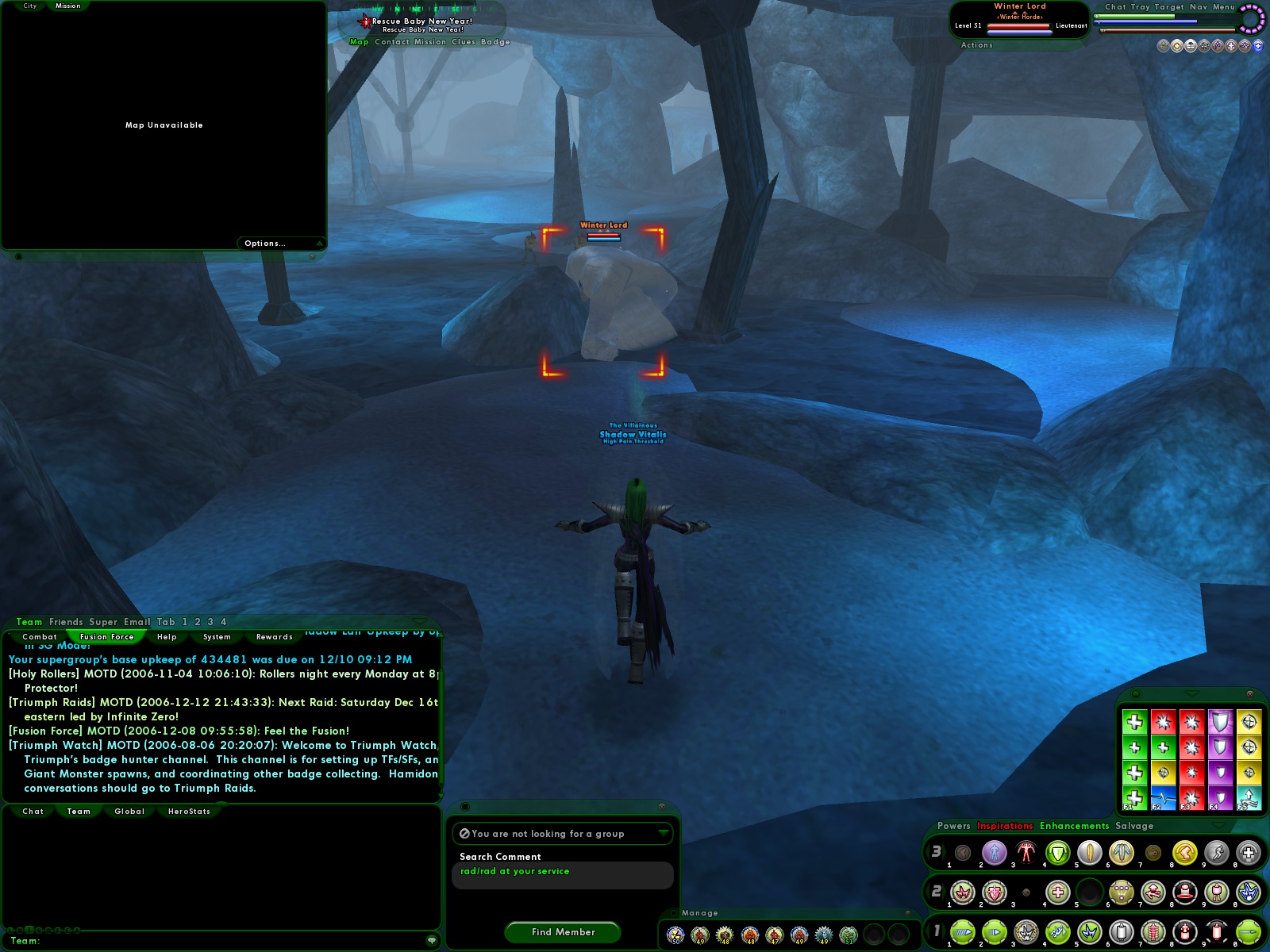Use a green healing inspiration from the inspiration tray
This screenshot has width=1270, height=952.
(1134, 721)
